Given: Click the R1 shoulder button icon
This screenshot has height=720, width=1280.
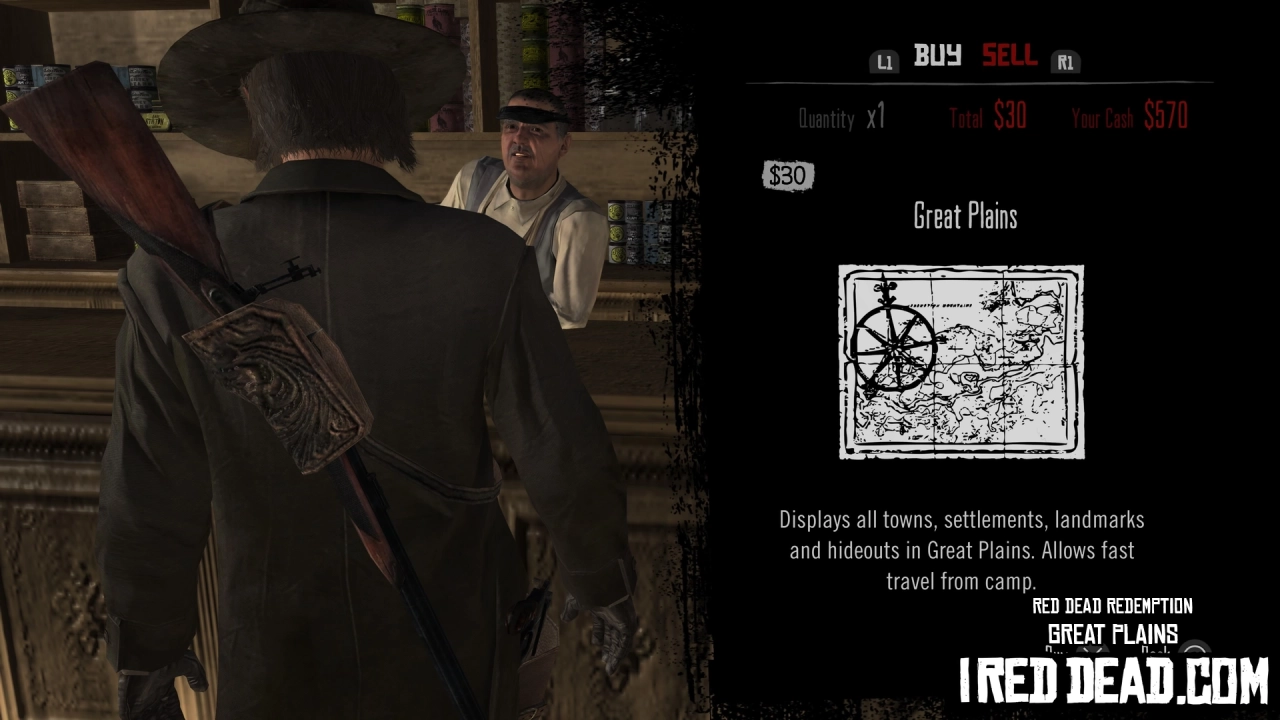Looking at the screenshot, I should pyautogui.click(x=1065, y=61).
